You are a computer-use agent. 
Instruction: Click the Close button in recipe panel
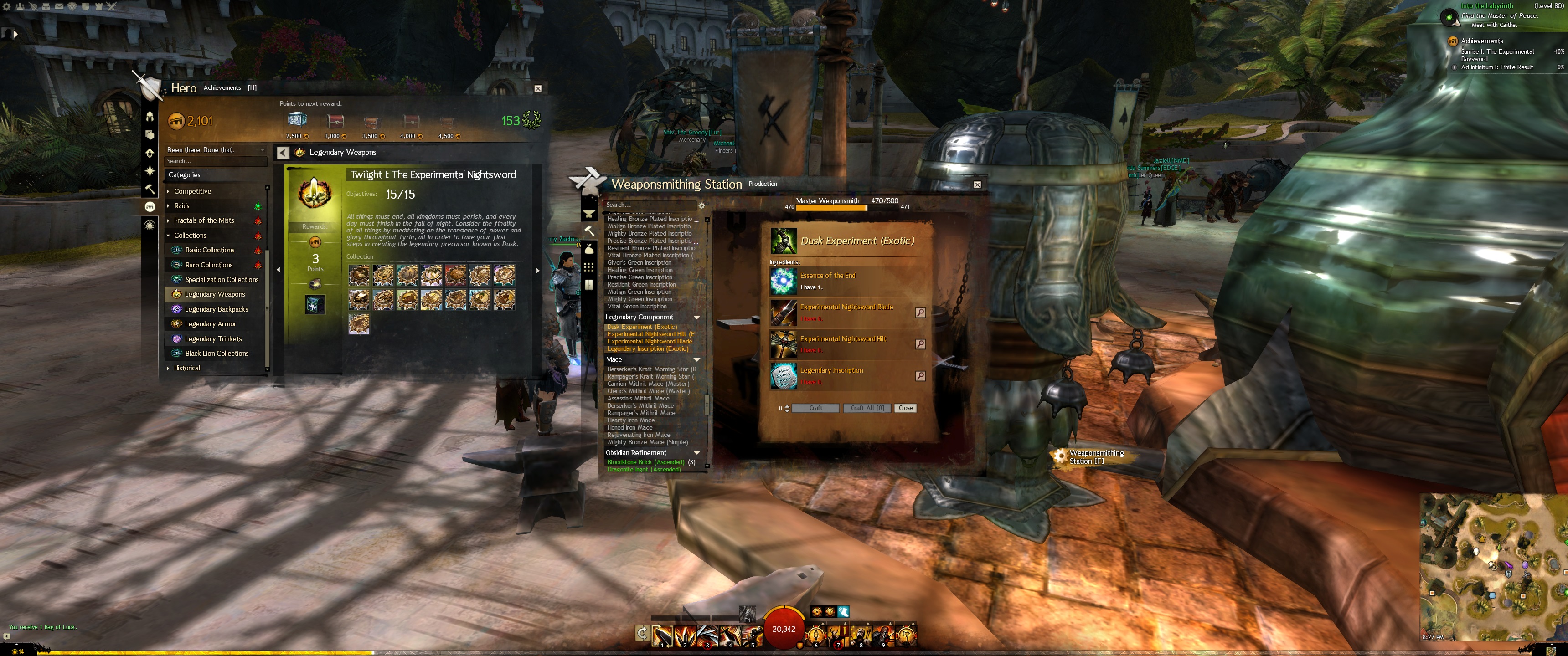(x=905, y=408)
